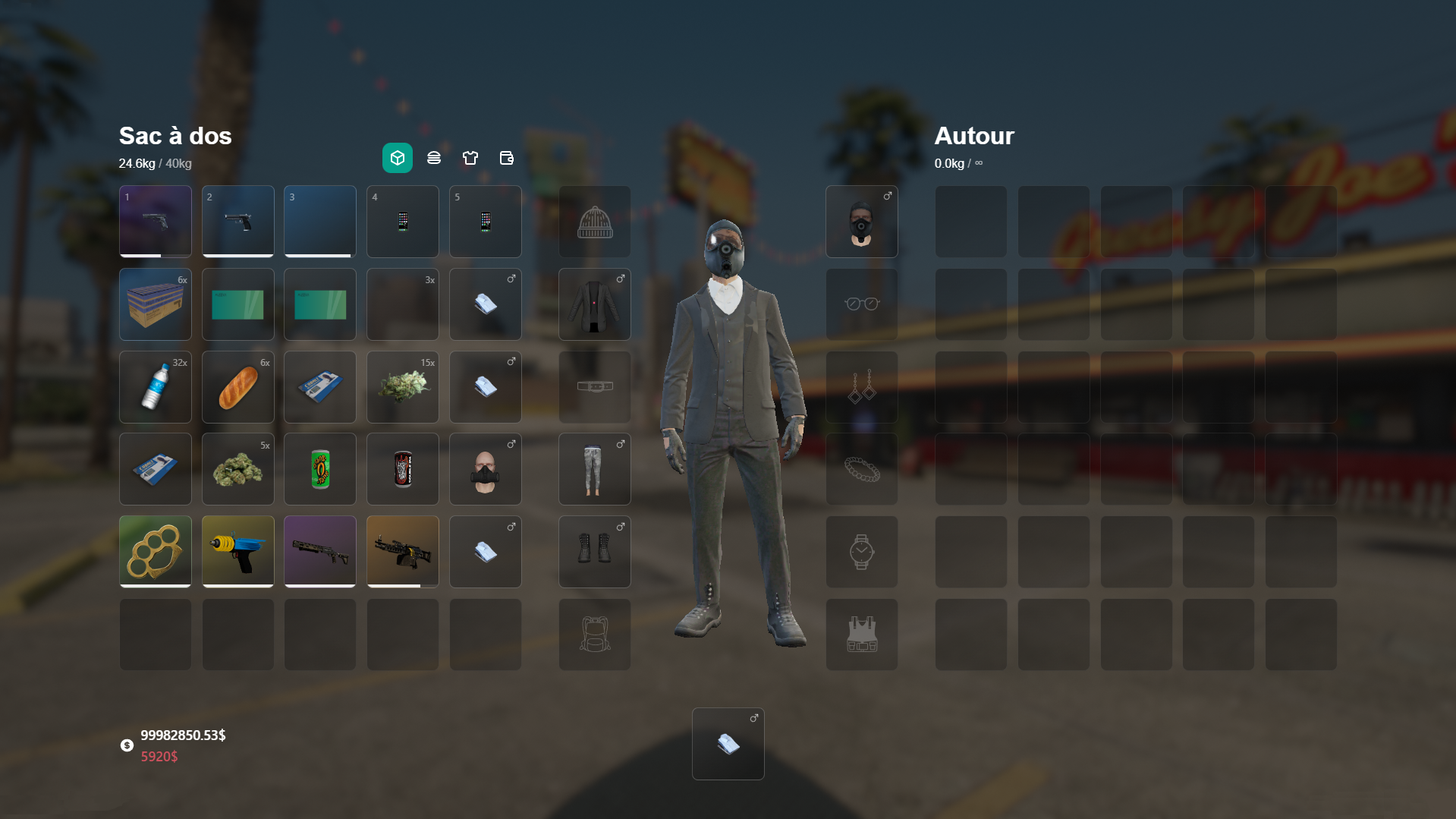Click the equipped gas mask item

(861, 221)
